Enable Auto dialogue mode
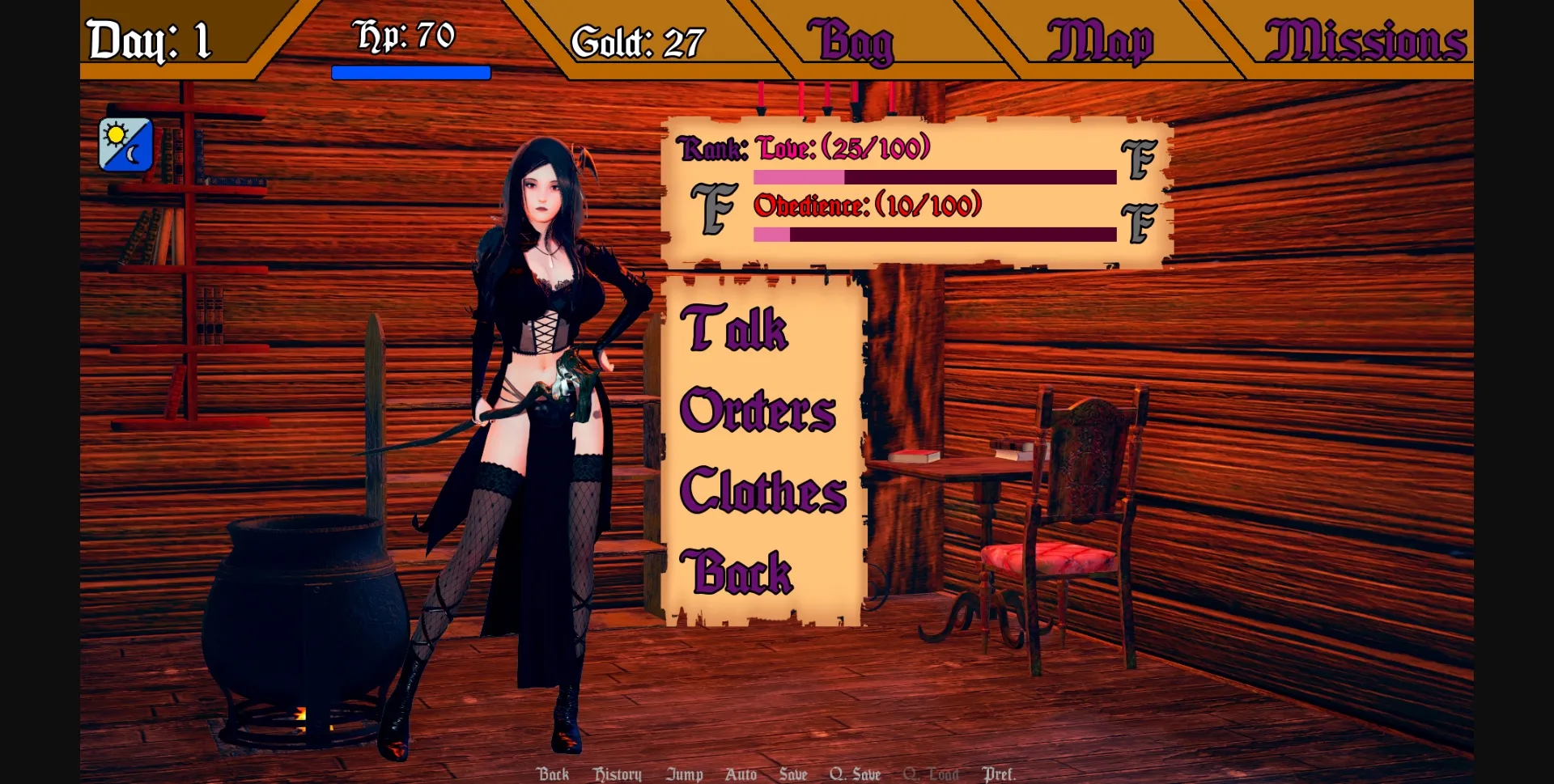This screenshot has width=1554, height=784. (x=741, y=774)
